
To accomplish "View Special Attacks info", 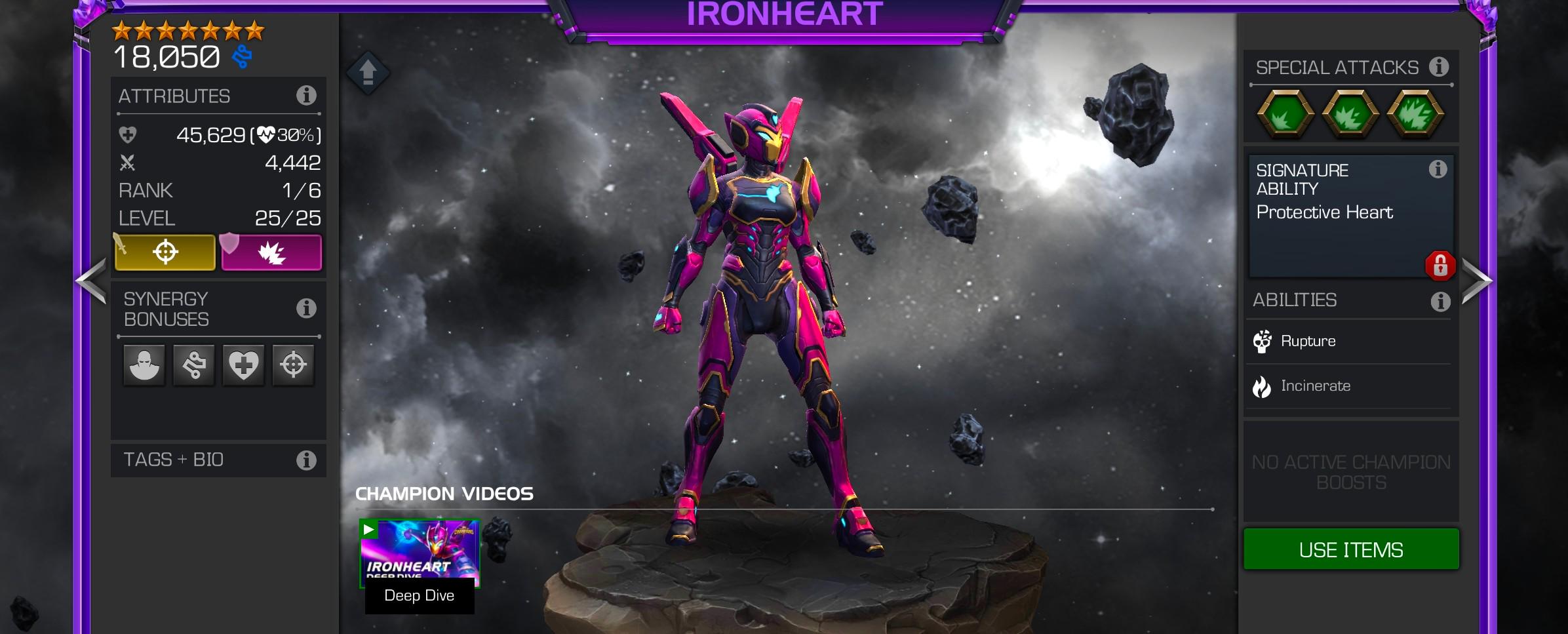I will click(1439, 67).
